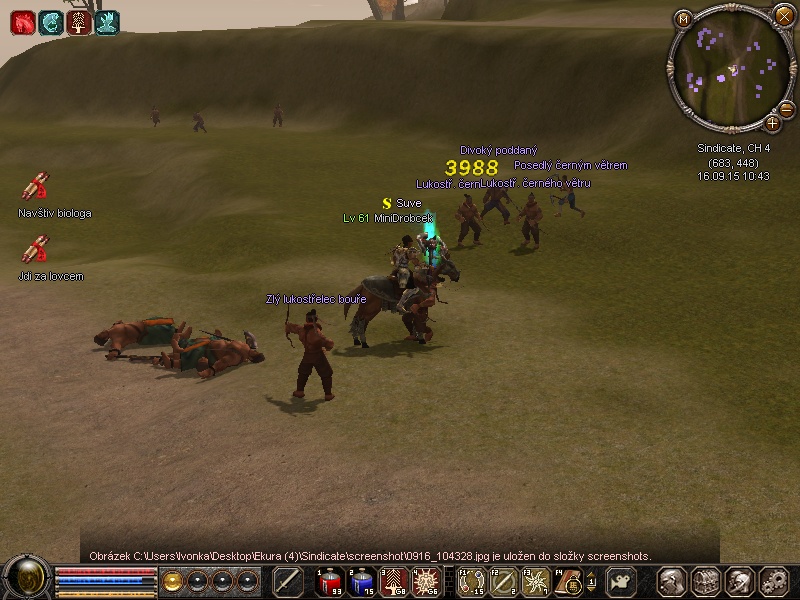Use the book item in slot F4
Viewport: 800px width, 600px height.
567,581
